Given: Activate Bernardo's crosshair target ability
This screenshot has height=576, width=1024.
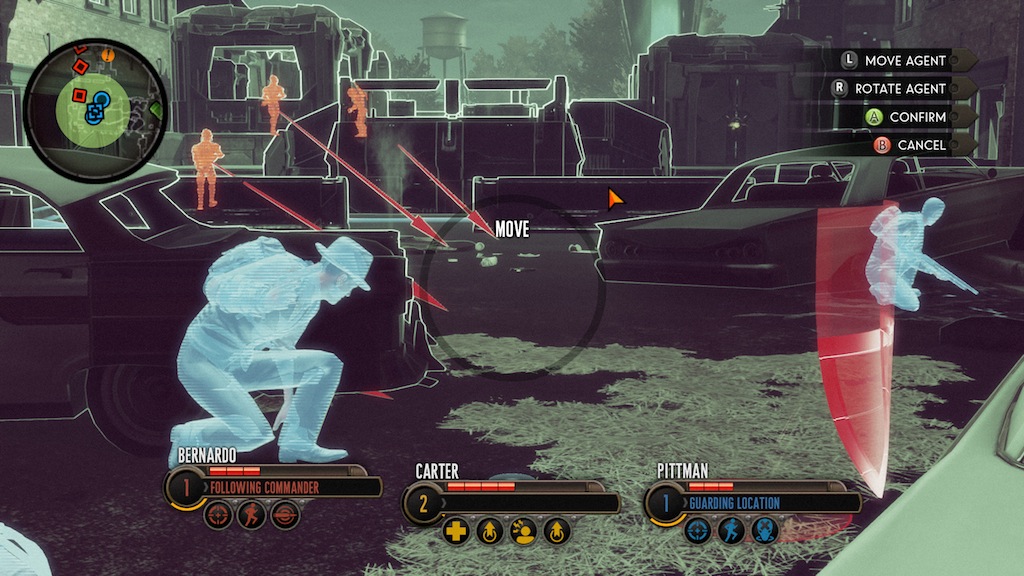Looking at the screenshot, I should coord(219,516).
